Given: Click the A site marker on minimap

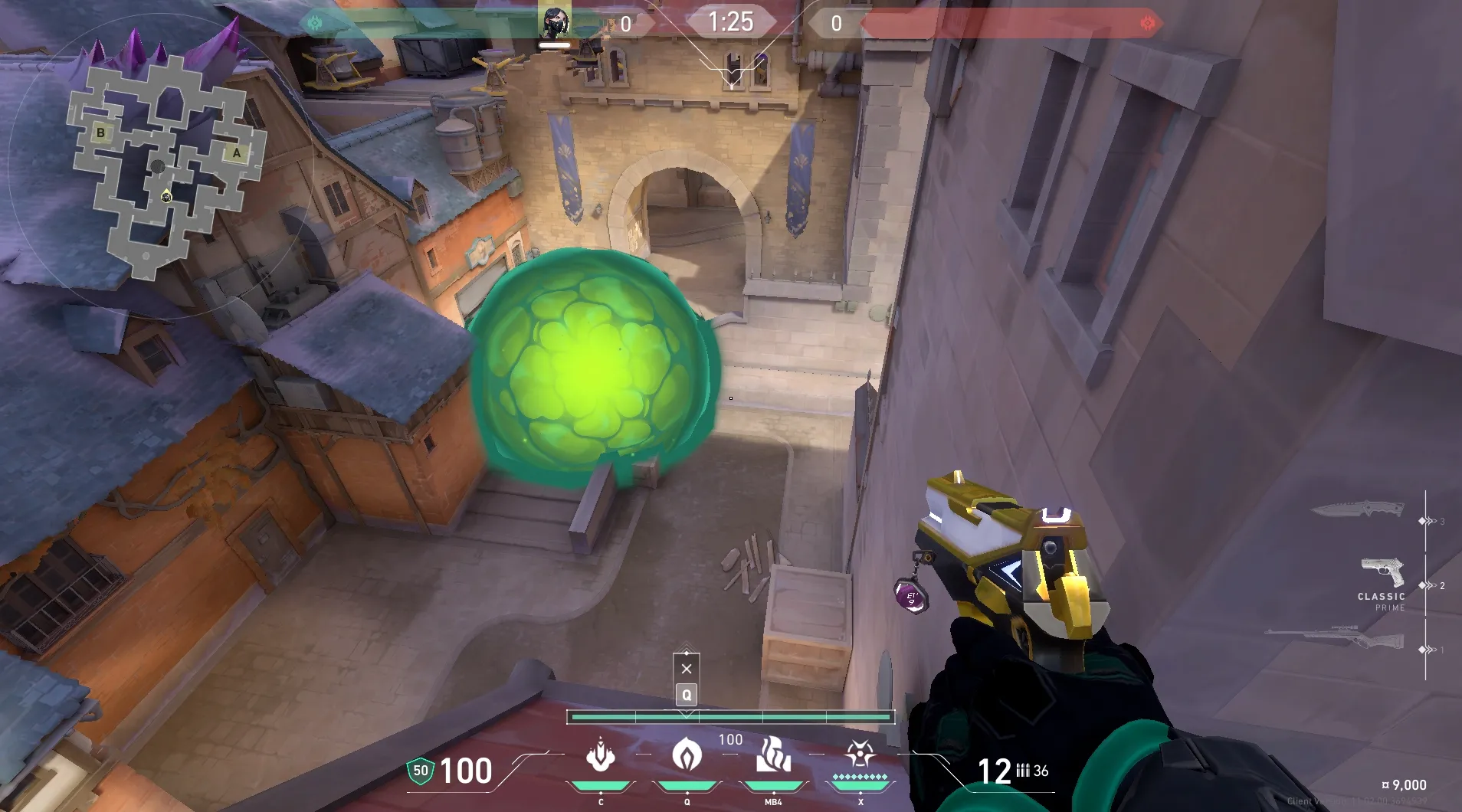Looking at the screenshot, I should point(237,152).
